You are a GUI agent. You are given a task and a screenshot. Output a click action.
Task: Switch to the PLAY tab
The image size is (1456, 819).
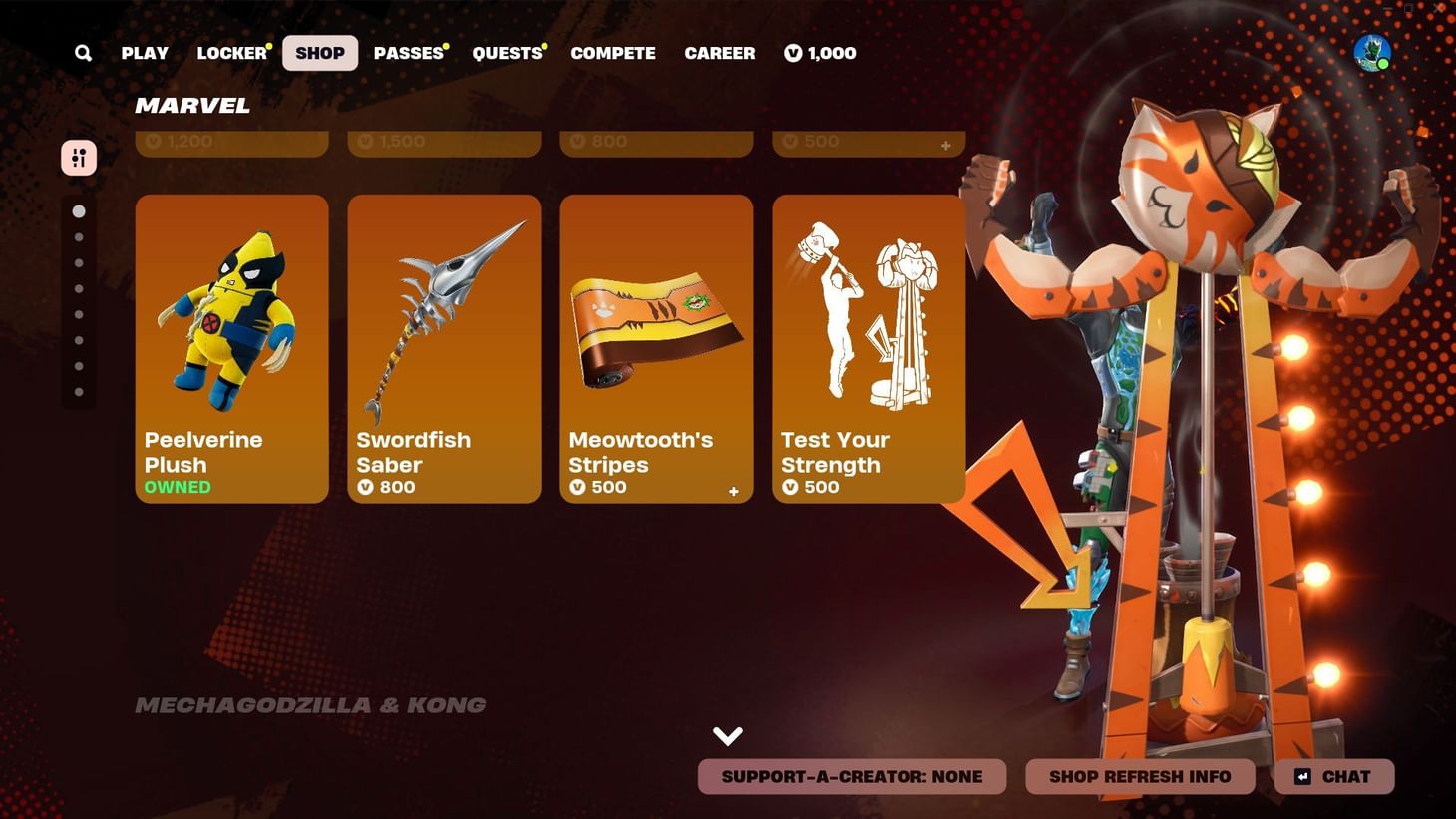point(145,53)
